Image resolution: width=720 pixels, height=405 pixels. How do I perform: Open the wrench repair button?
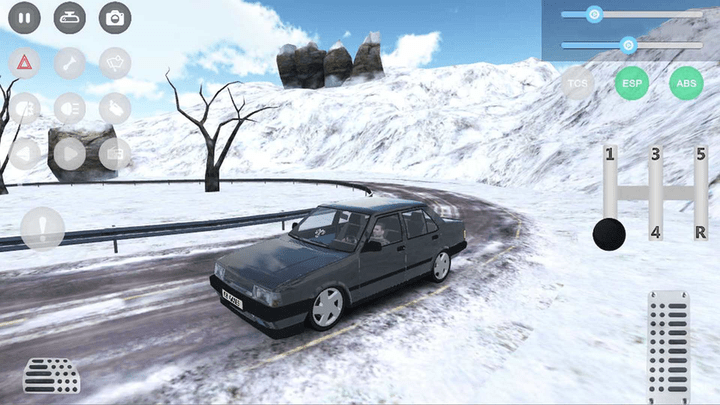(69, 62)
